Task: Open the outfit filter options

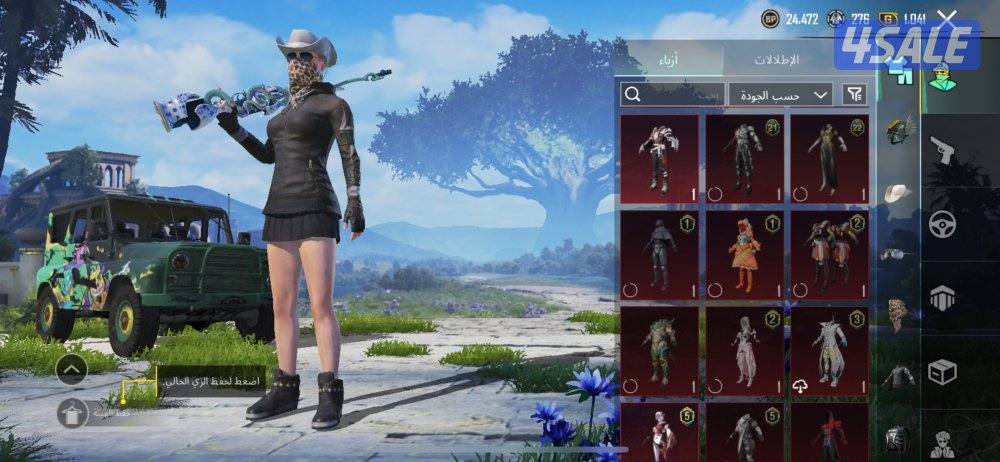Action: [854, 95]
